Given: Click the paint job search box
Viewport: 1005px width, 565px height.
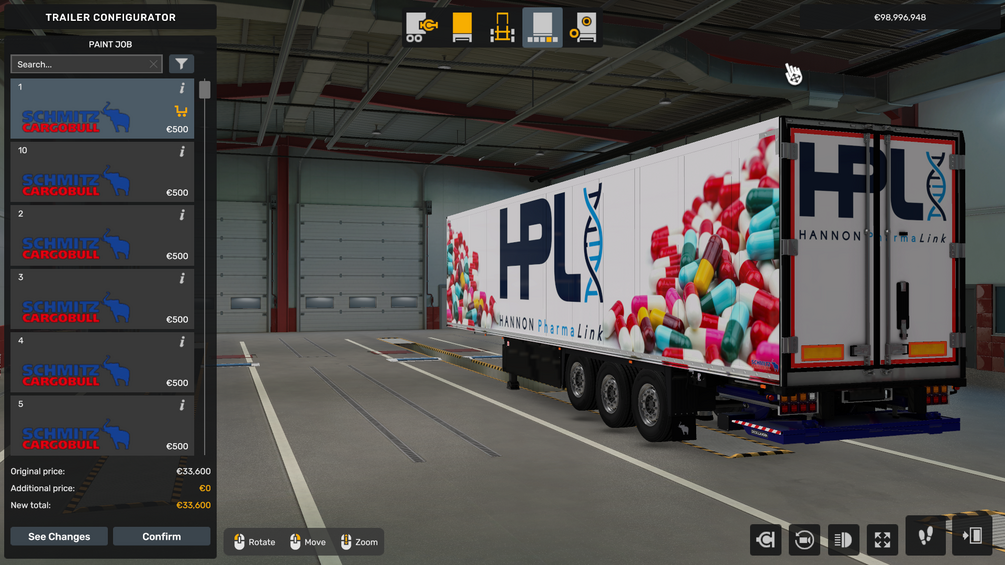Looking at the screenshot, I should click(x=80, y=64).
